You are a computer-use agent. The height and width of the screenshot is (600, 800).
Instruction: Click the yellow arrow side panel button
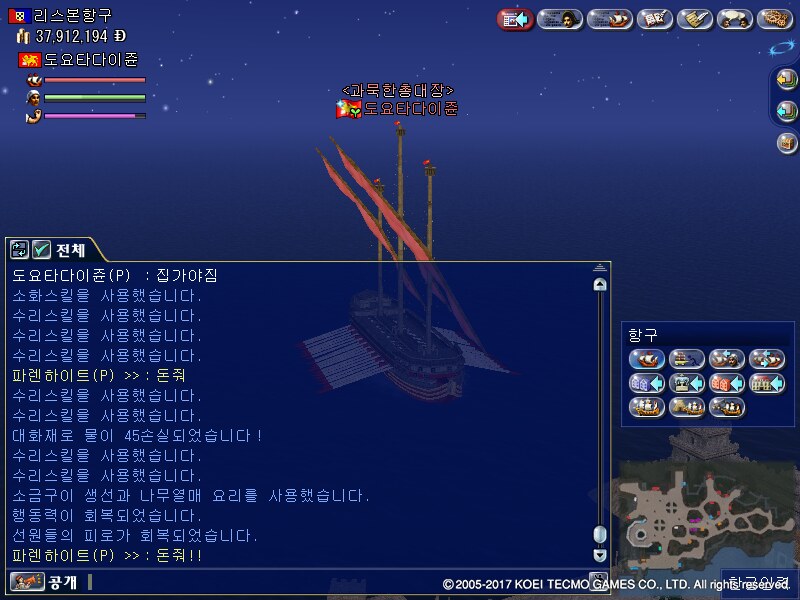click(x=787, y=80)
